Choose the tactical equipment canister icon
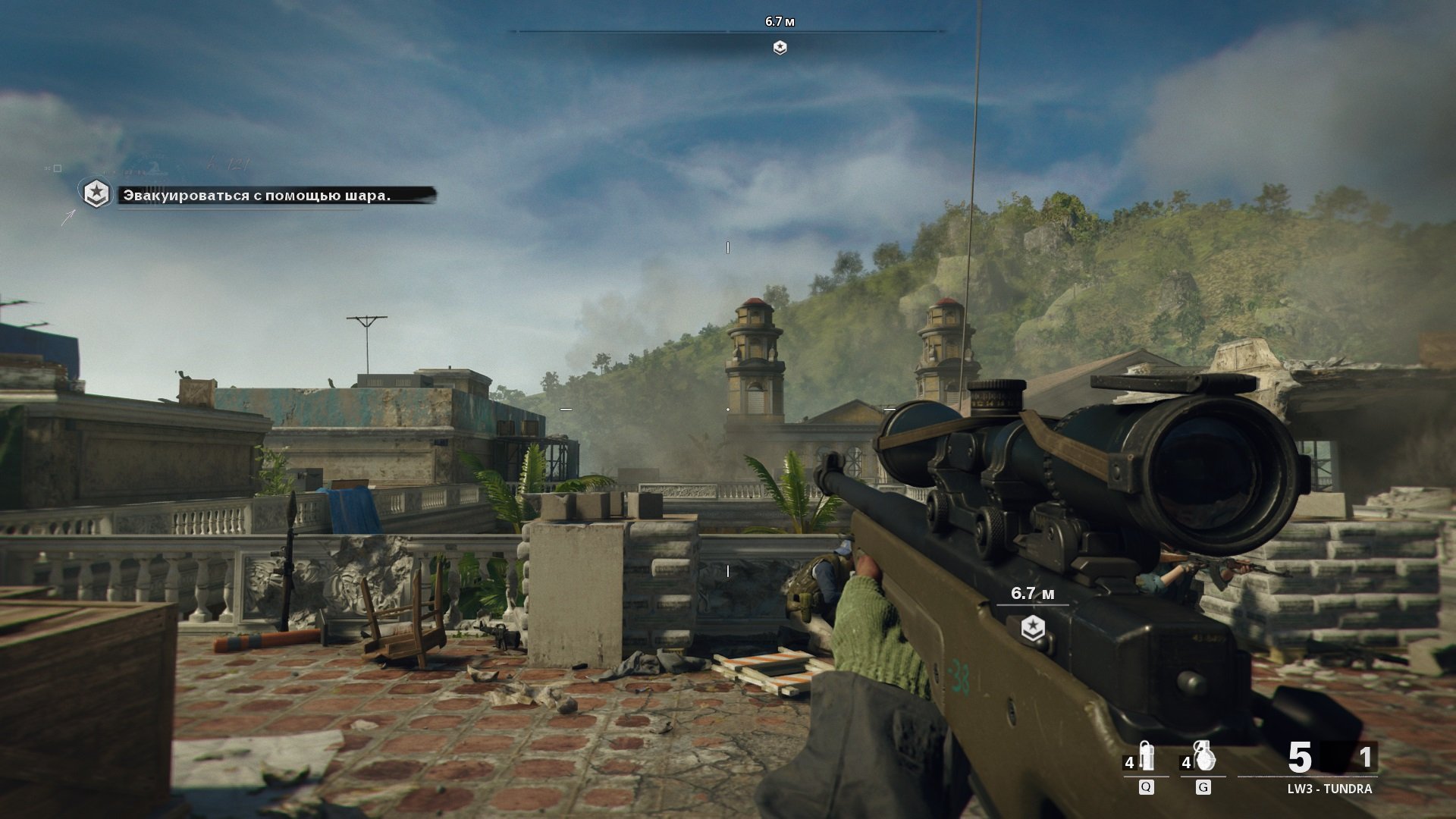This screenshot has width=1456, height=819. (x=1147, y=756)
